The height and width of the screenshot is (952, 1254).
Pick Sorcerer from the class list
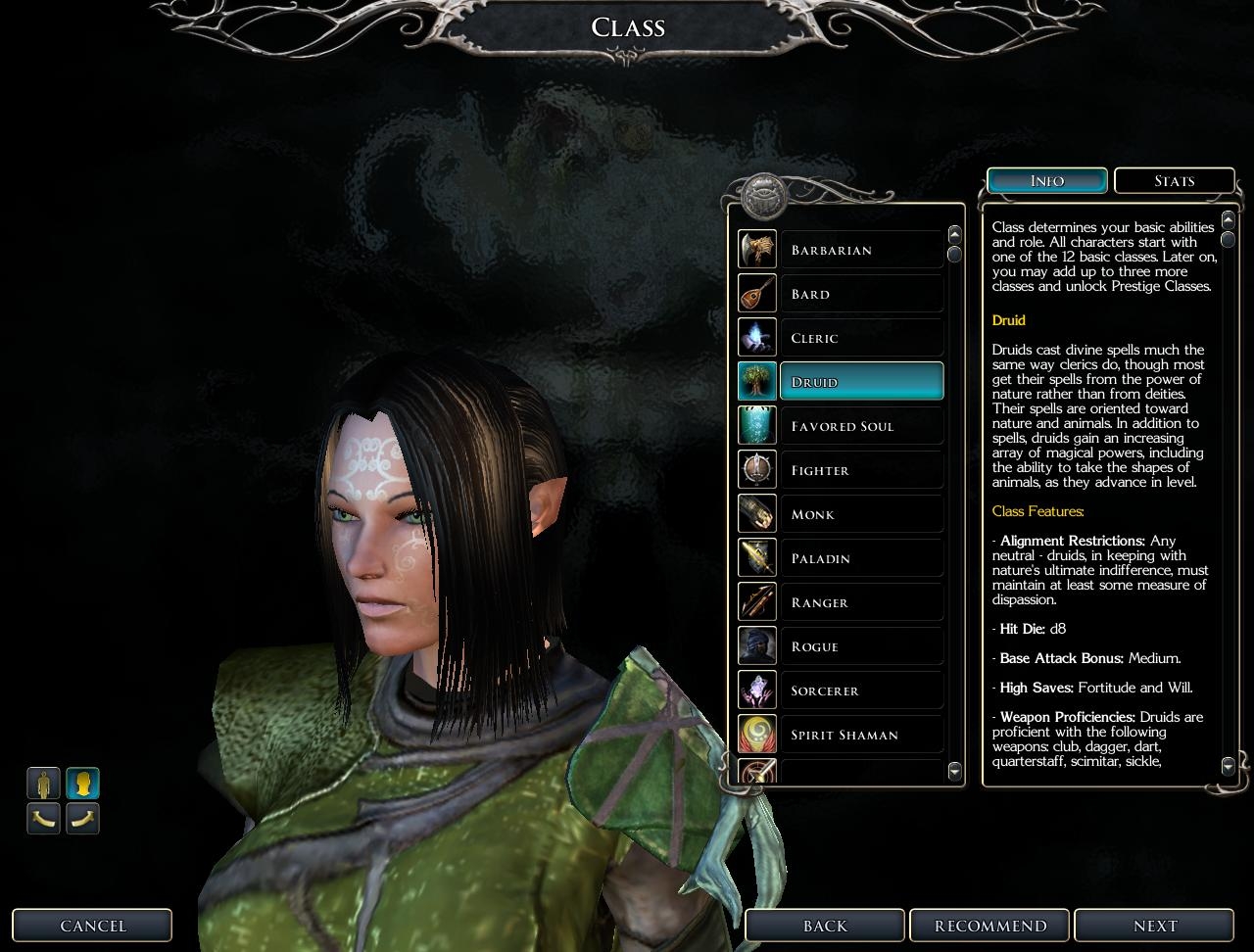tap(861, 690)
